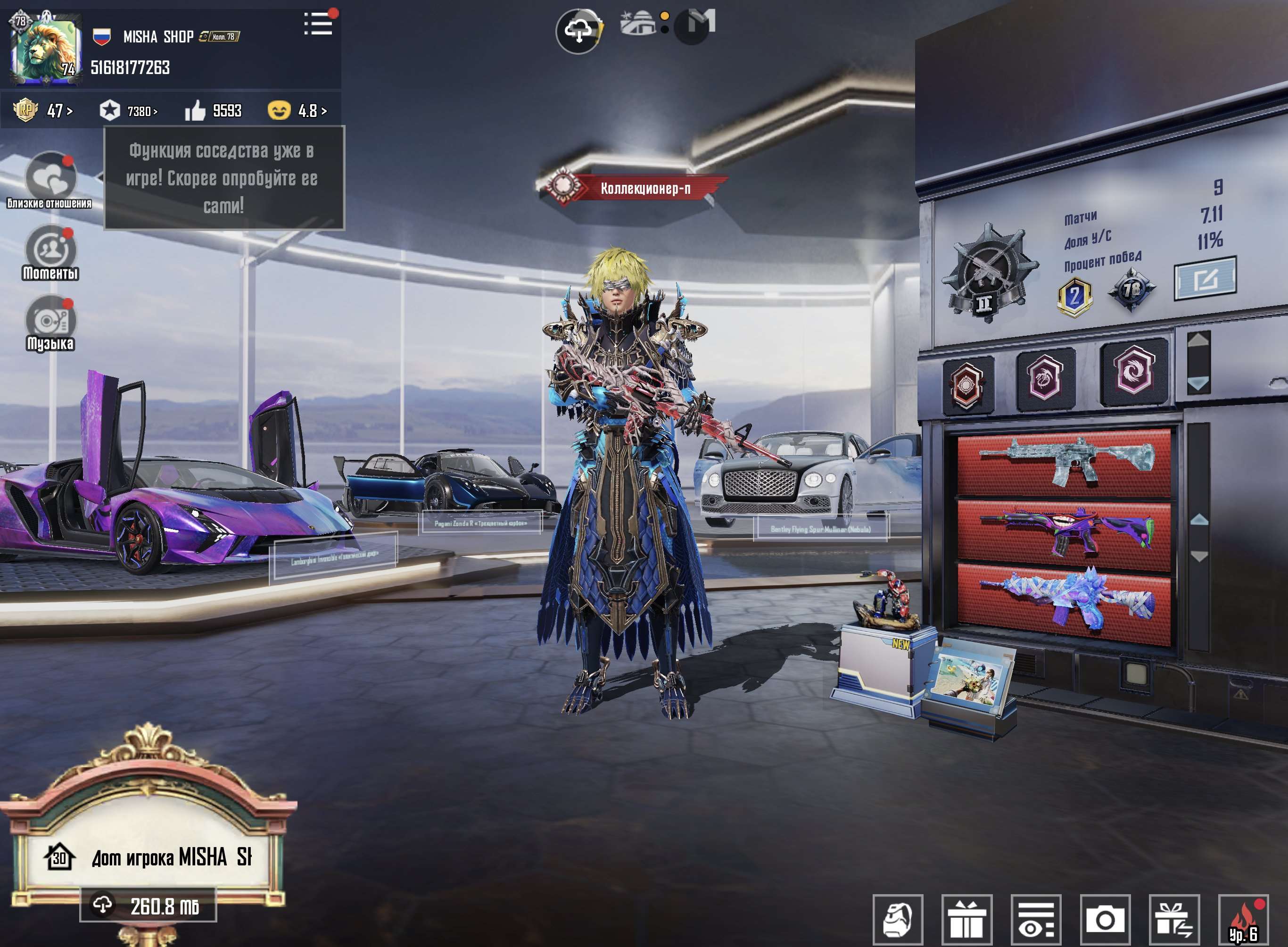This screenshot has width=1288, height=947.
Task: Tap the cloud download icon
Action: [578, 31]
